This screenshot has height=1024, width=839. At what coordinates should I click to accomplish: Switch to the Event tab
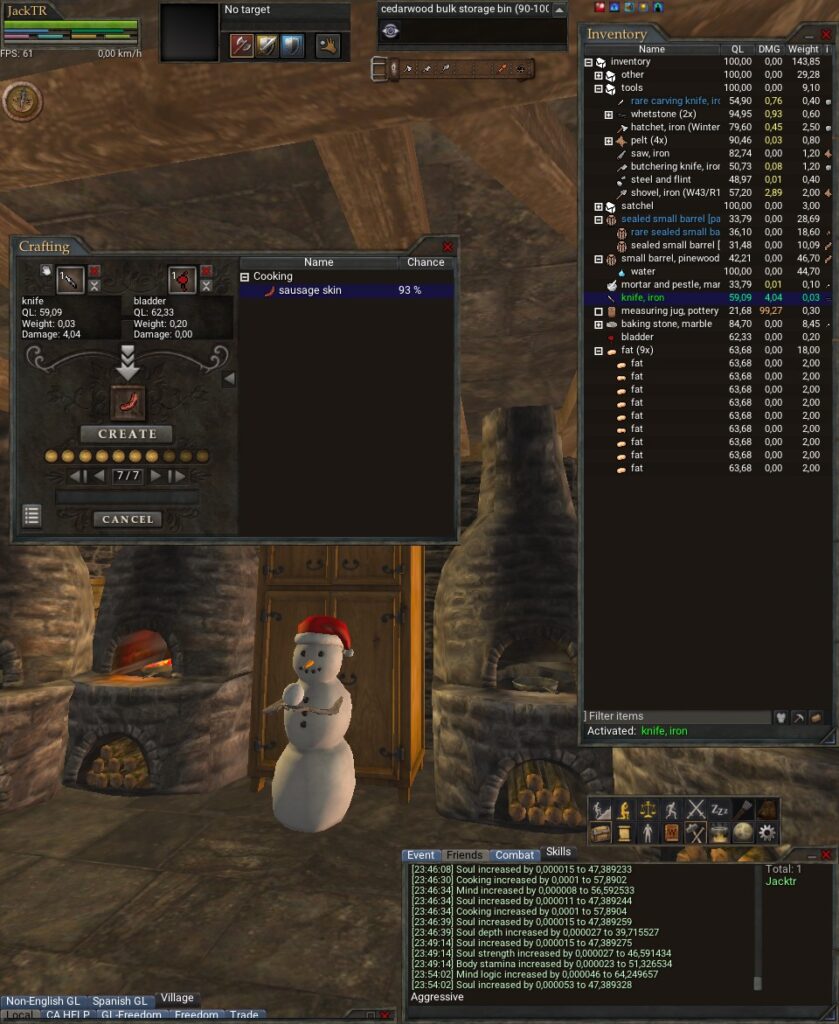coord(420,855)
